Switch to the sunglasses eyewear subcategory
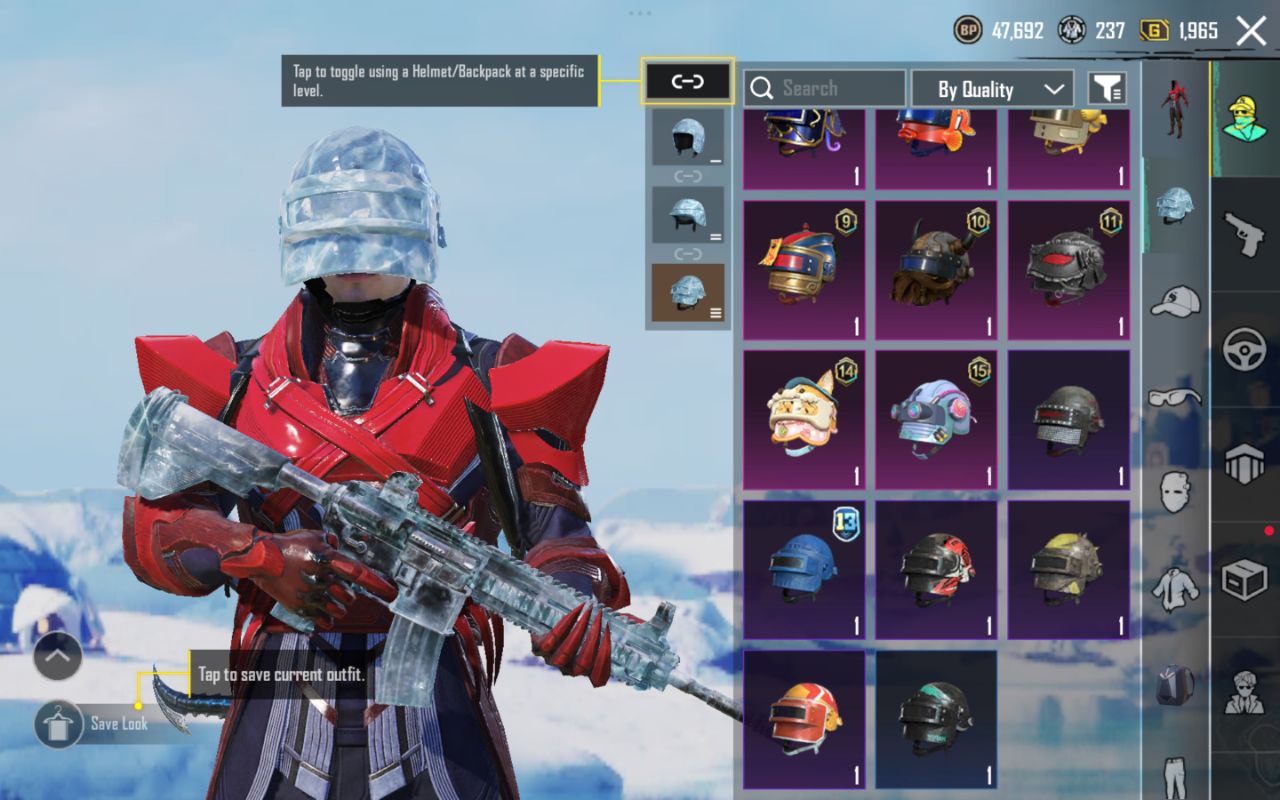 click(1175, 397)
